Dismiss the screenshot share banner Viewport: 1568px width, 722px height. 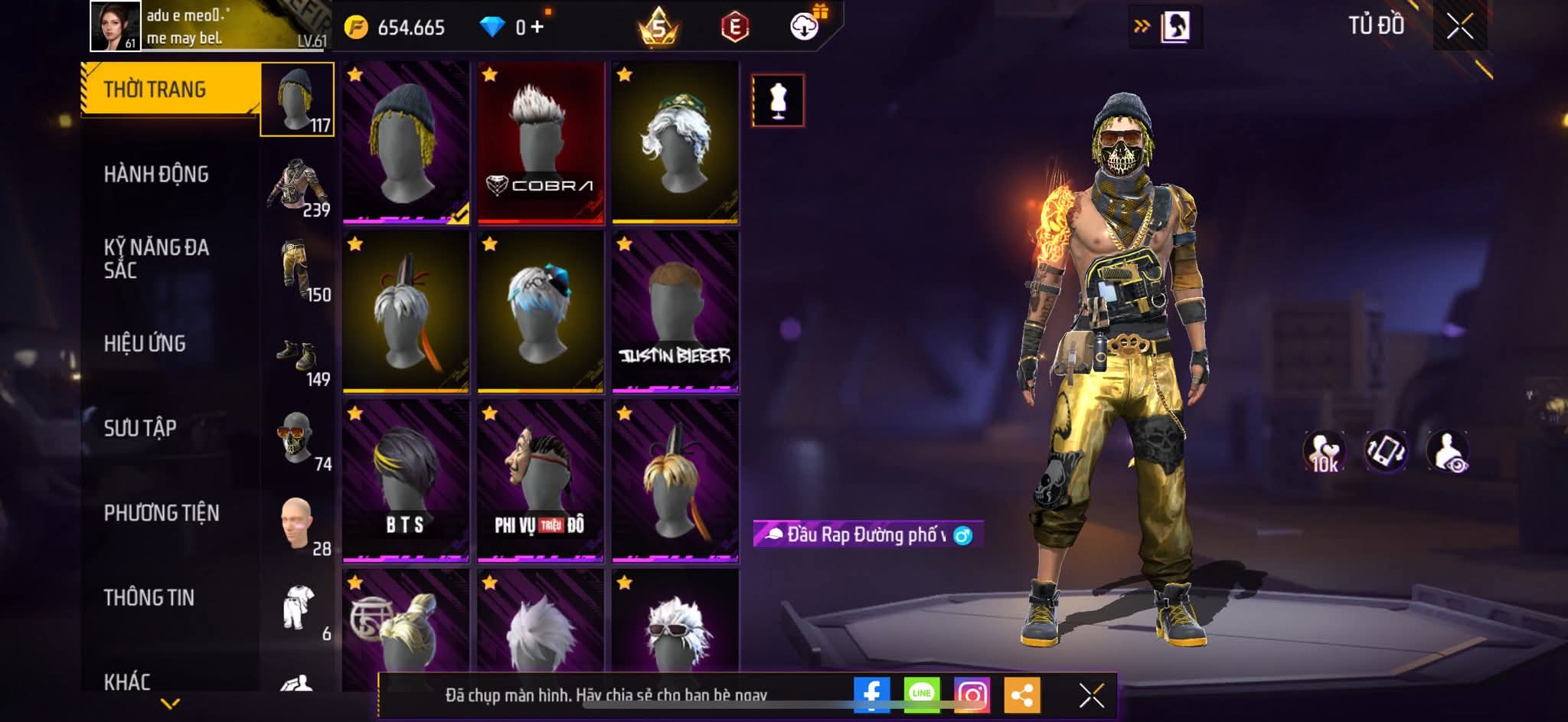click(x=1091, y=695)
